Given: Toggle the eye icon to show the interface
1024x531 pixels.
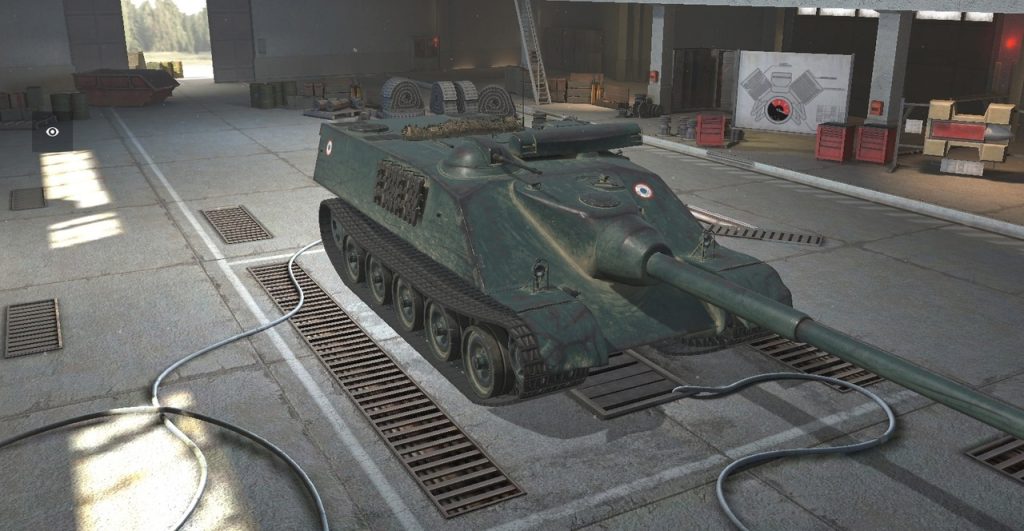Looking at the screenshot, I should 52,132.
